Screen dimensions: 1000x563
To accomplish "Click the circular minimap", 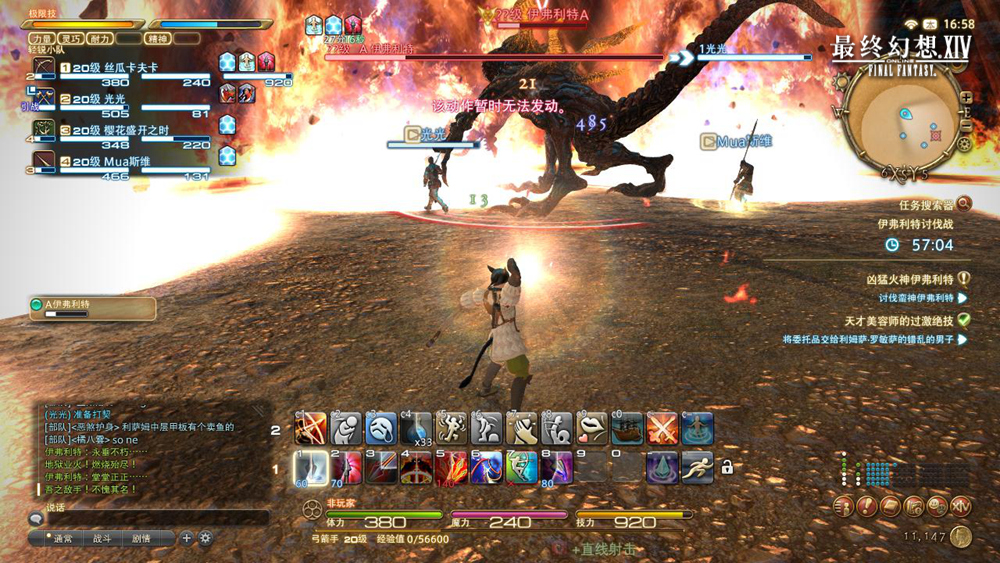I will point(906,122).
